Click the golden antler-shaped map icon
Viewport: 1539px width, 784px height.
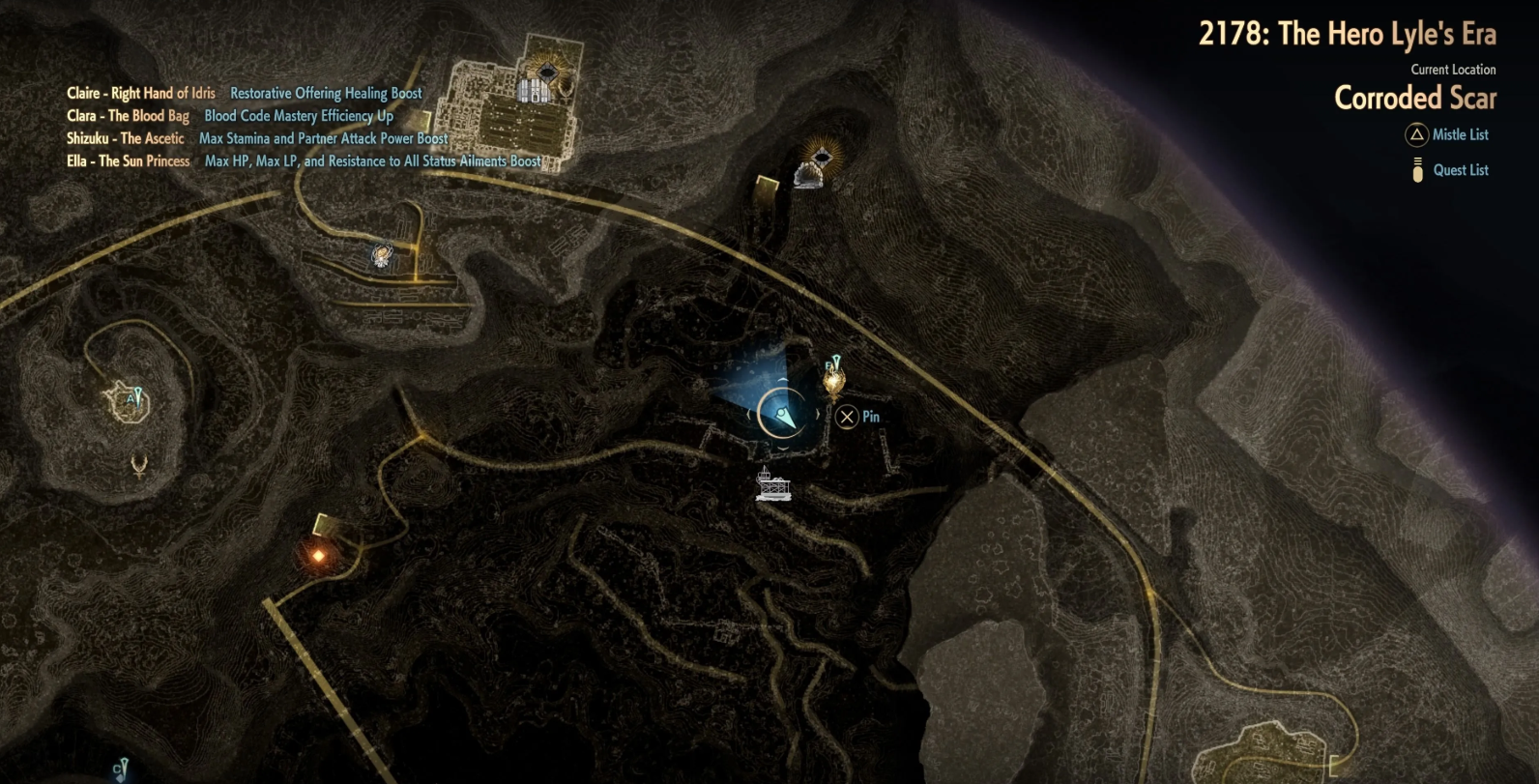pyautogui.click(x=140, y=467)
